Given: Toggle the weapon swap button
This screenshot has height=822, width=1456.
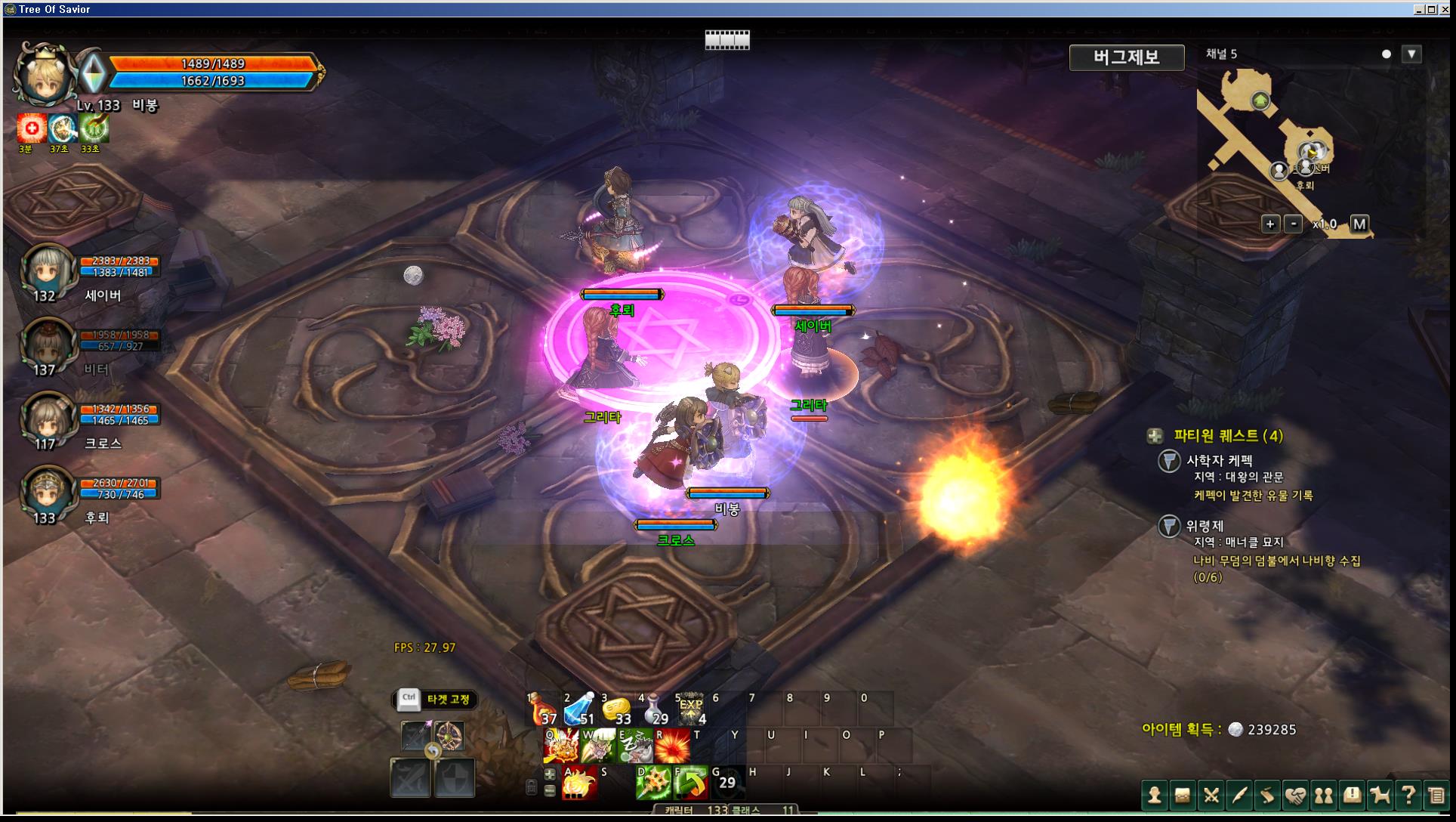Looking at the screenshot, I should (433, 751).
